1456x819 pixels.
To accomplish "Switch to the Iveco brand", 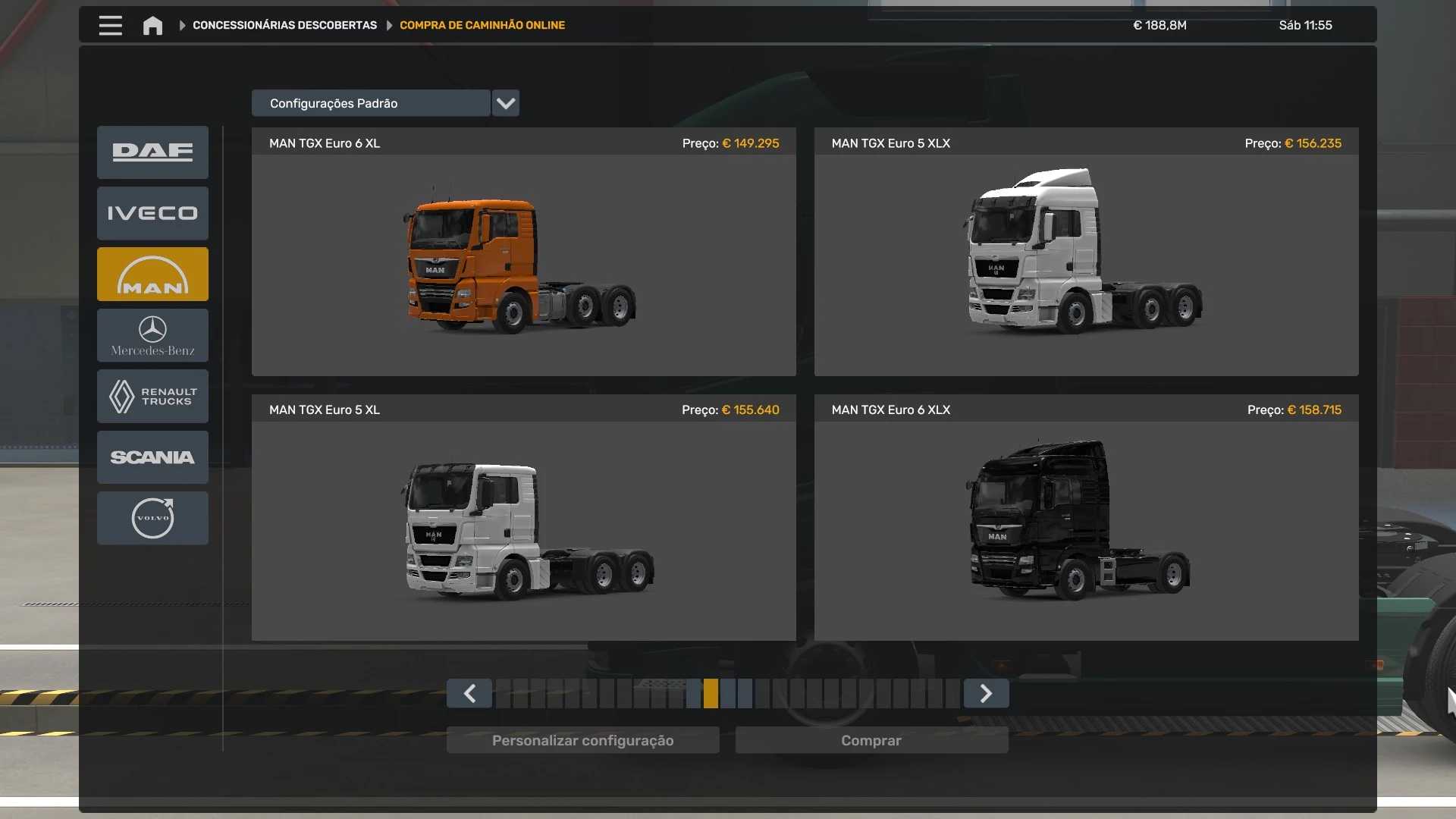I will (x=152, y=213).
